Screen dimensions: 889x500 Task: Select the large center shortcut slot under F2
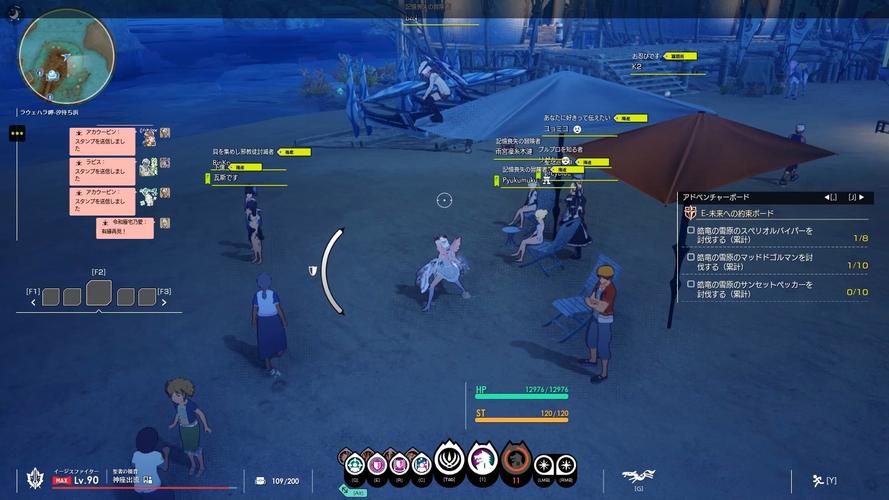click(99, 293)
